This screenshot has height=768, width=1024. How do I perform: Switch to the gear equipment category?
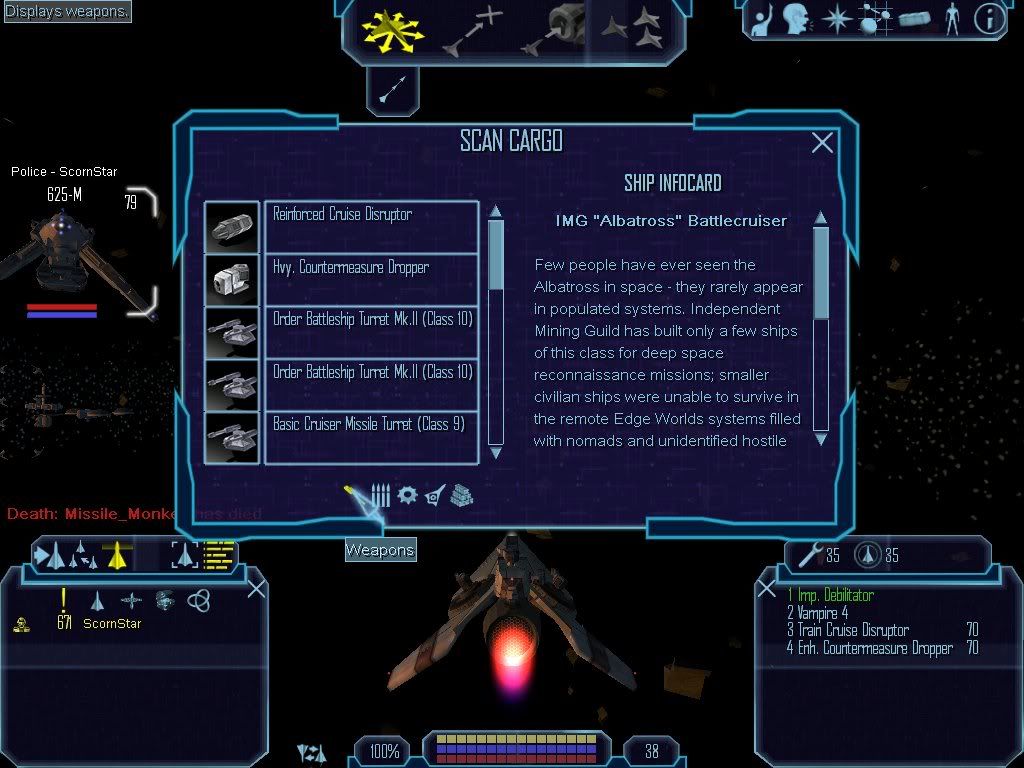pyautogui.click(x=407, y=495)
